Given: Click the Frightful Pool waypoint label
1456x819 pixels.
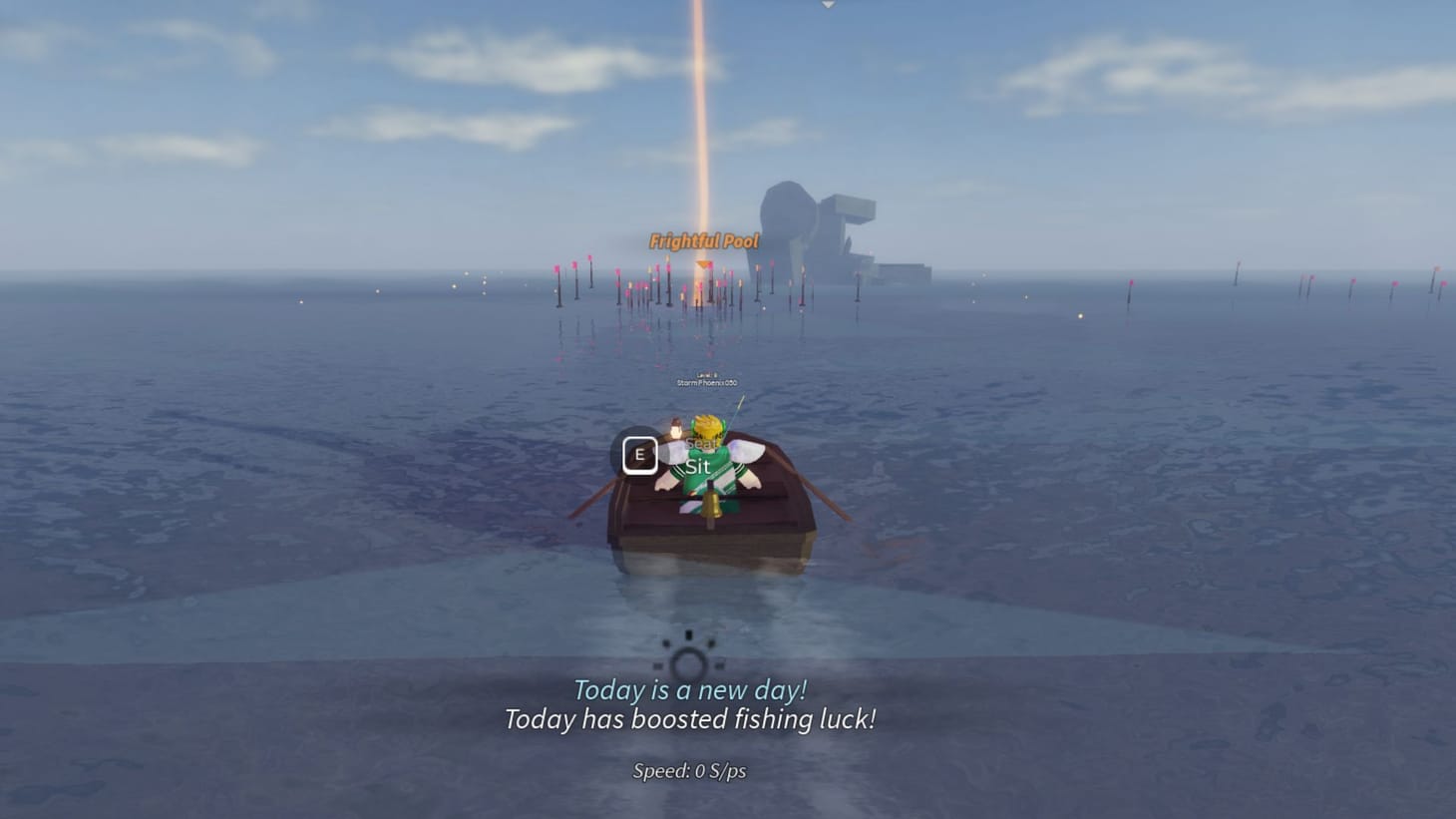Looking at the screenshot, I should [703, 241].
